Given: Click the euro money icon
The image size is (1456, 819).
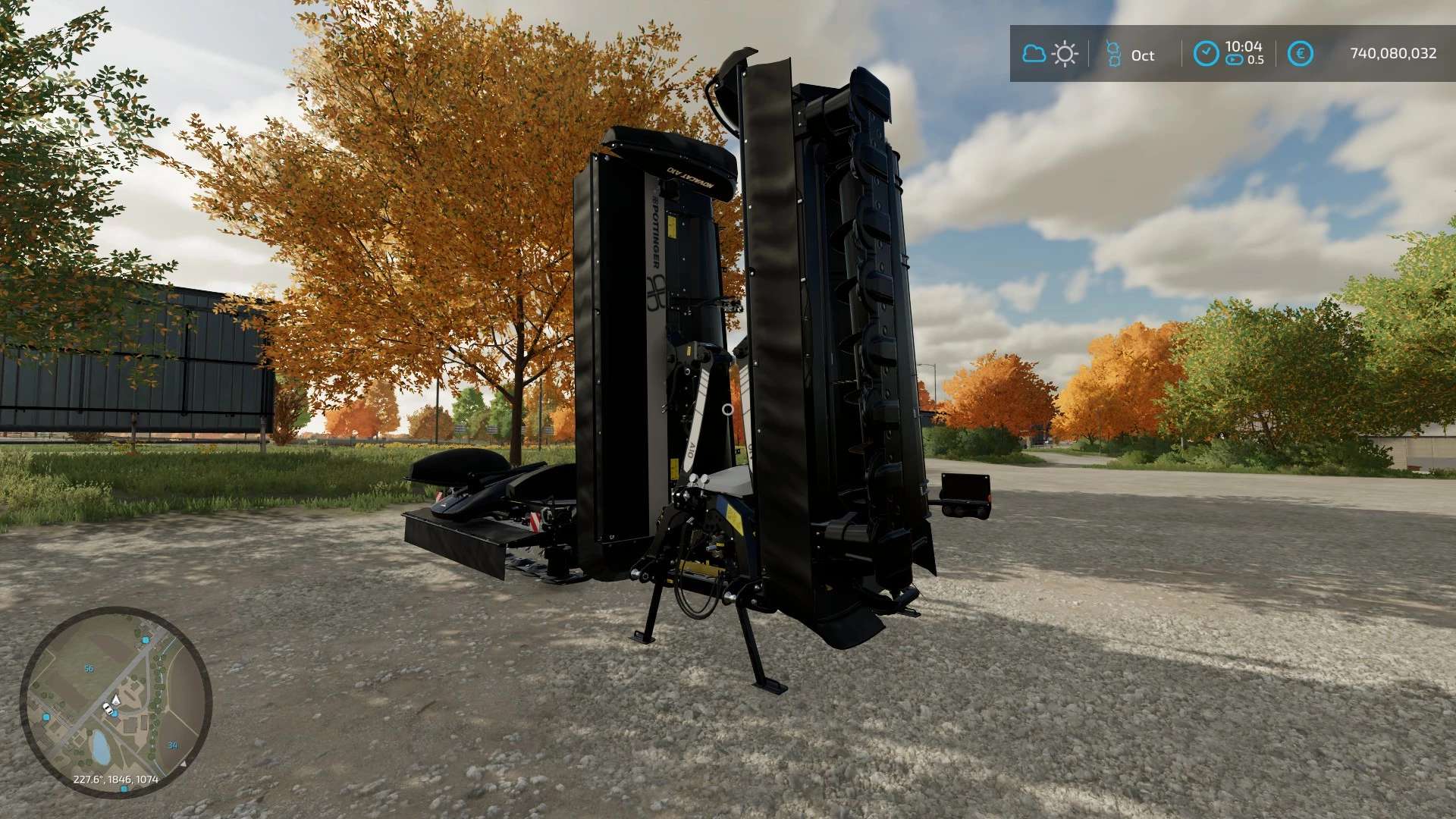Looking at the screenshot, I should tap(1300, 54).
